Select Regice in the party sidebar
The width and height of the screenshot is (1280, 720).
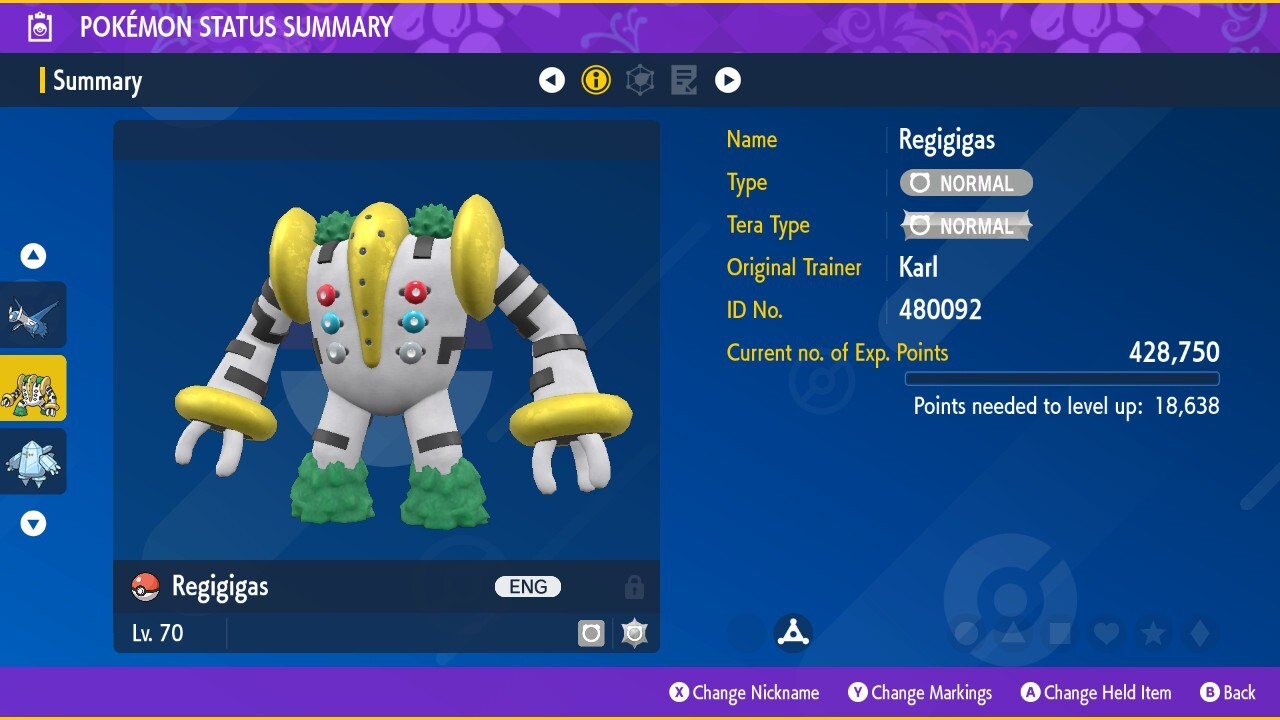pos(33,462)
